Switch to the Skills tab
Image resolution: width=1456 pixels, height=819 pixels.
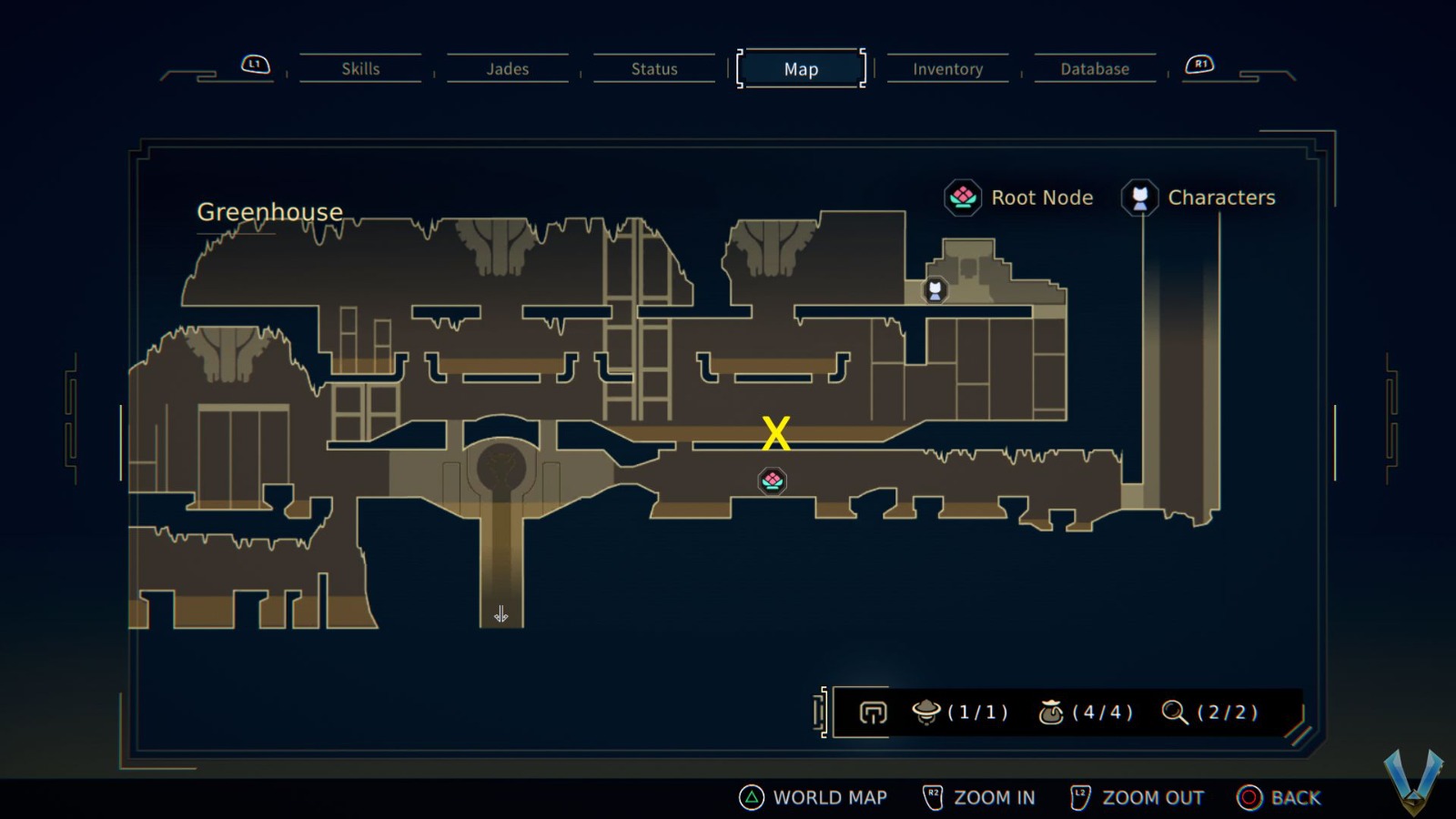[x=361, y=68]
